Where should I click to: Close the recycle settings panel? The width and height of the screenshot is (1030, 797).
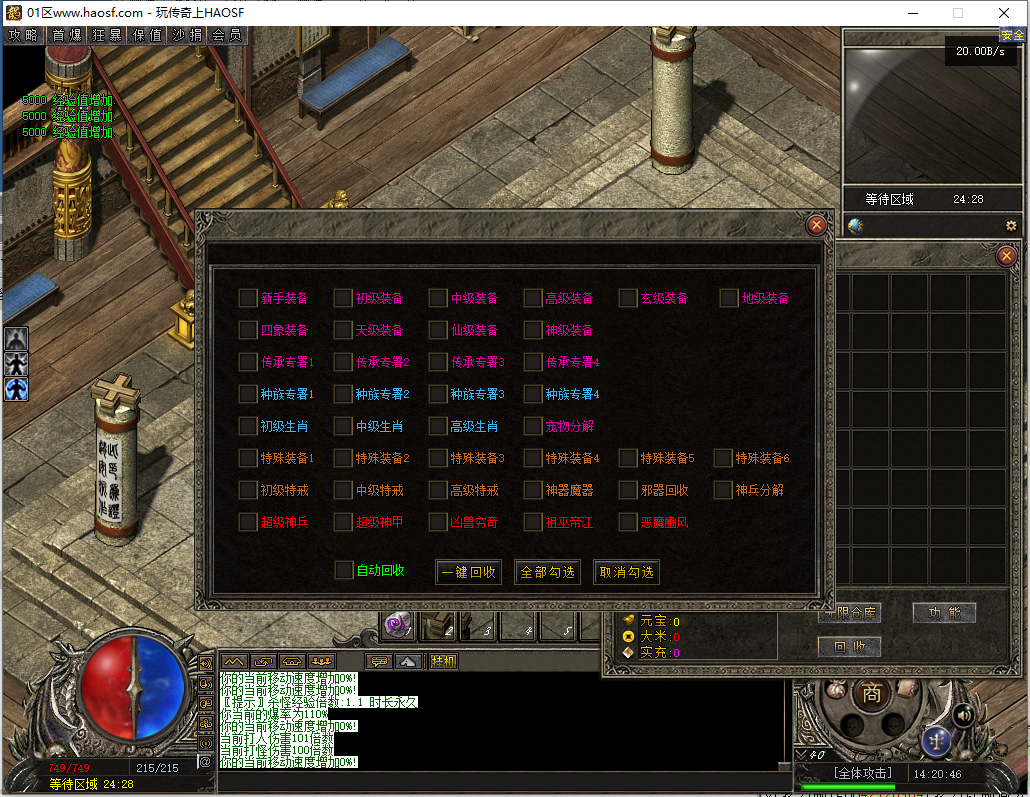[x=816, y=225]
